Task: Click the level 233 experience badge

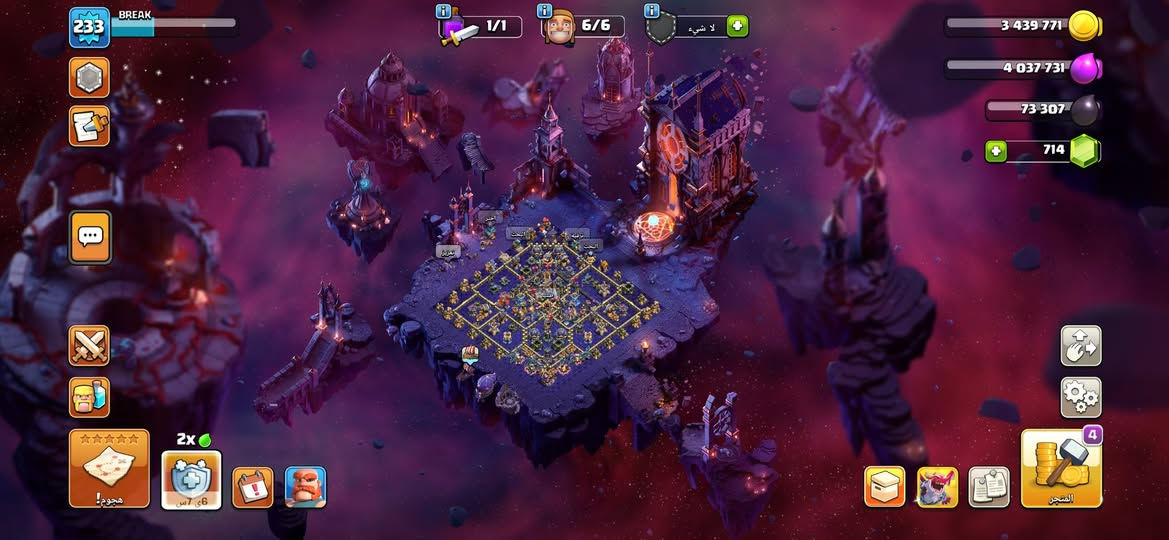Action: click(89, 27)
